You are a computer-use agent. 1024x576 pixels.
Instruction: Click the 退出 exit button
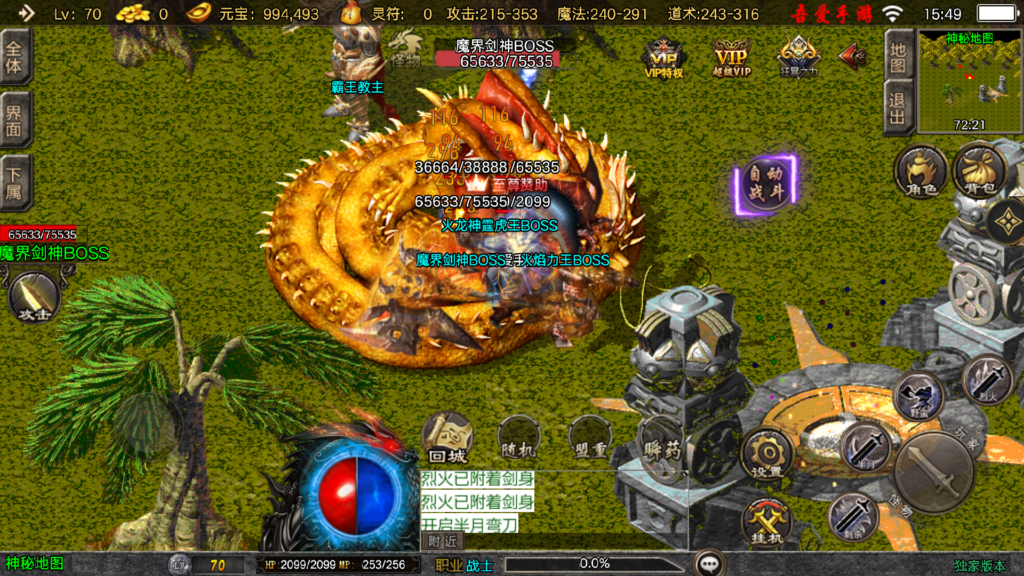click(x=898, y=107)
